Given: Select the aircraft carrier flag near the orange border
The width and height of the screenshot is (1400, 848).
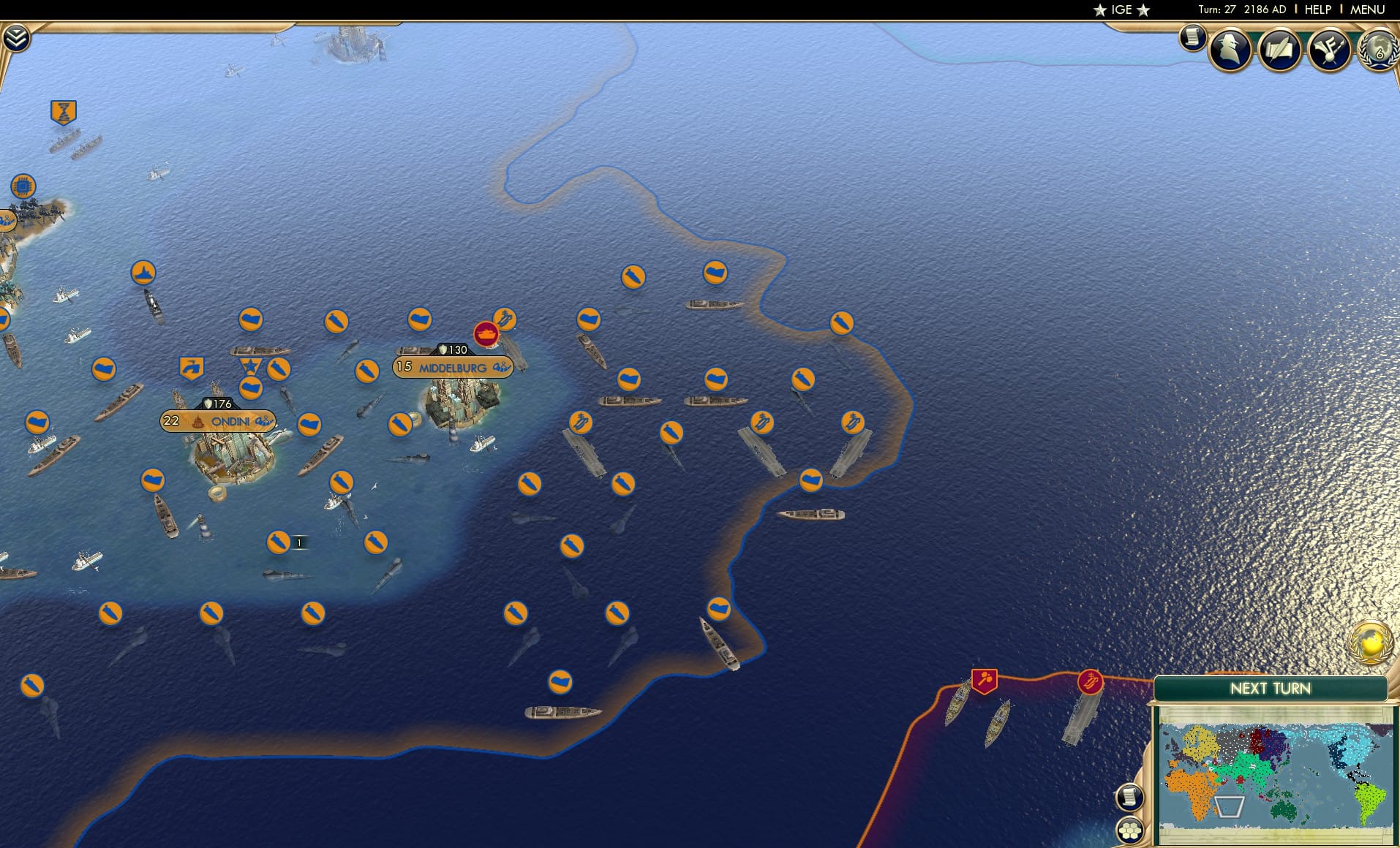Looking at the screenshot, I should point(854,421).
